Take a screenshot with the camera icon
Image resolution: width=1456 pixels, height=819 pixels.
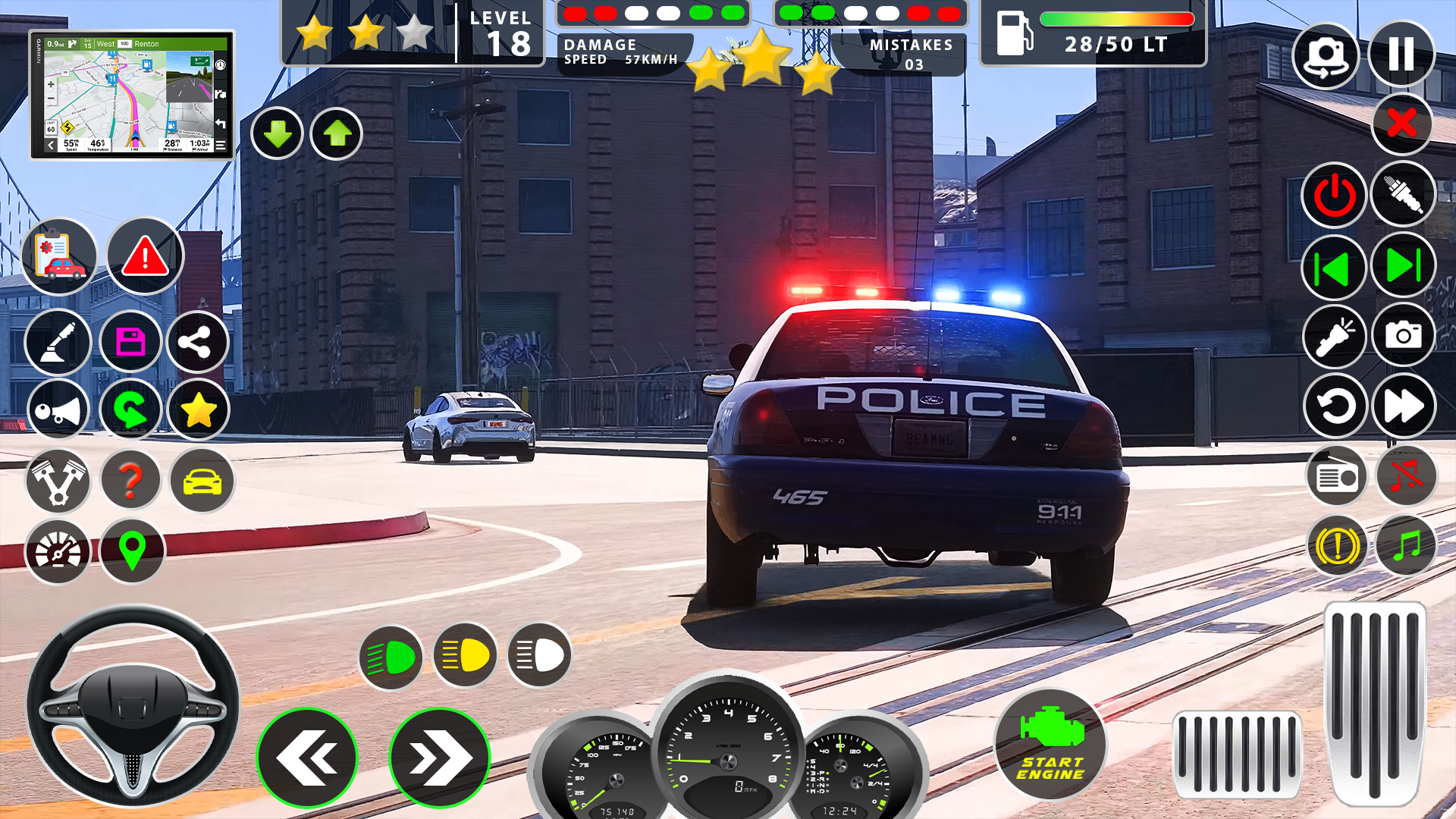click(x=1403, y=335)
